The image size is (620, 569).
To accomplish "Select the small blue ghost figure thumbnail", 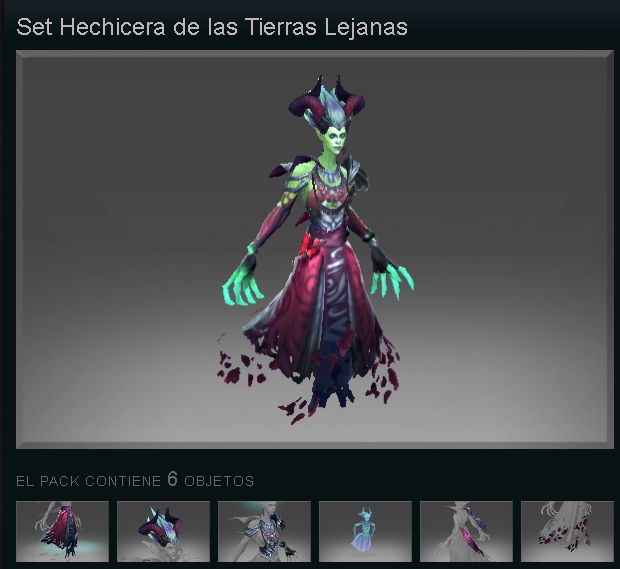I will click(365, 531).
